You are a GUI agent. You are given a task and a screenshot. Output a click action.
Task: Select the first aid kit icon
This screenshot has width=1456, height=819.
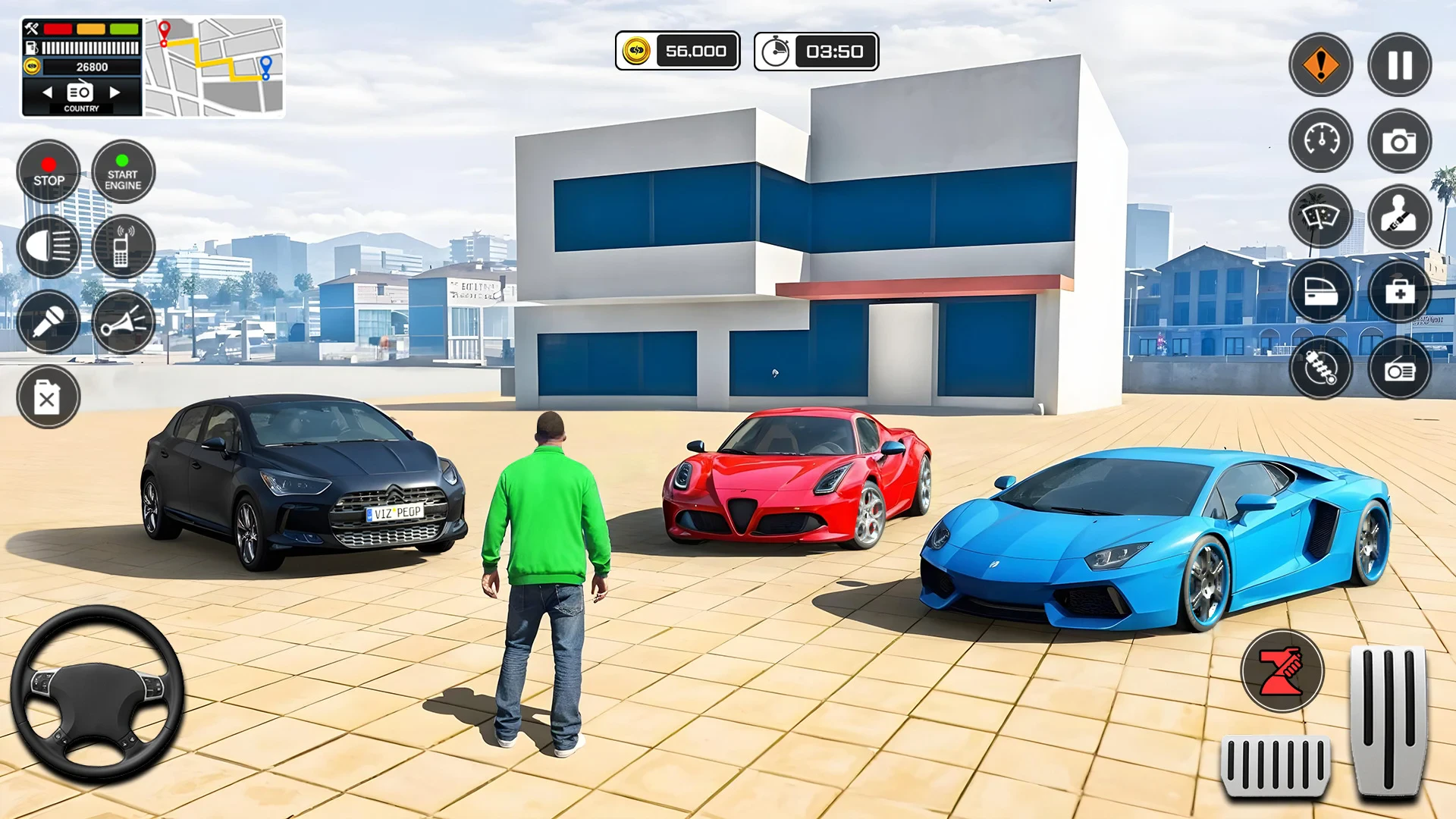(1399, 292)
